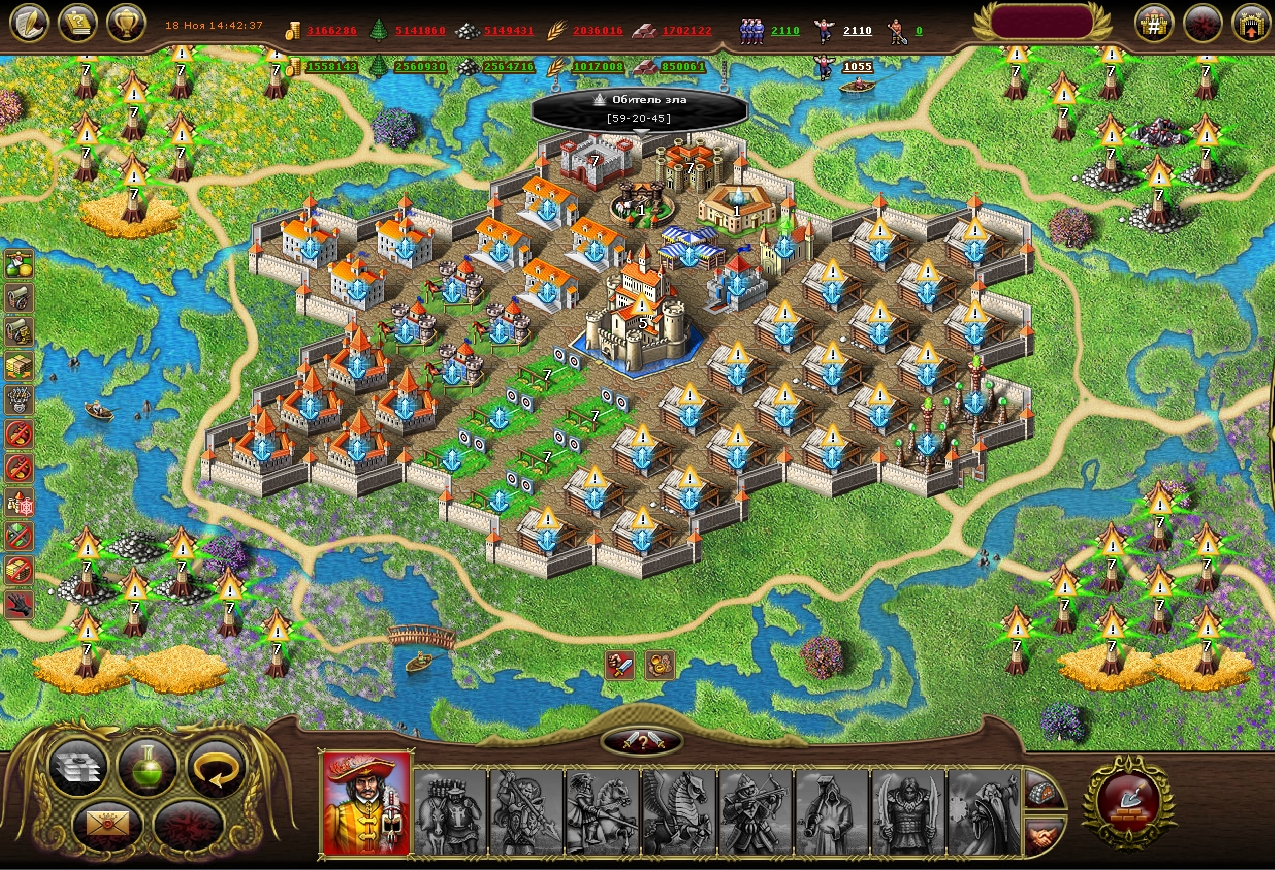1275x870 pixels.
Task: Pick the dual-sword warrior unit portrait
Action: coord(908,811)
